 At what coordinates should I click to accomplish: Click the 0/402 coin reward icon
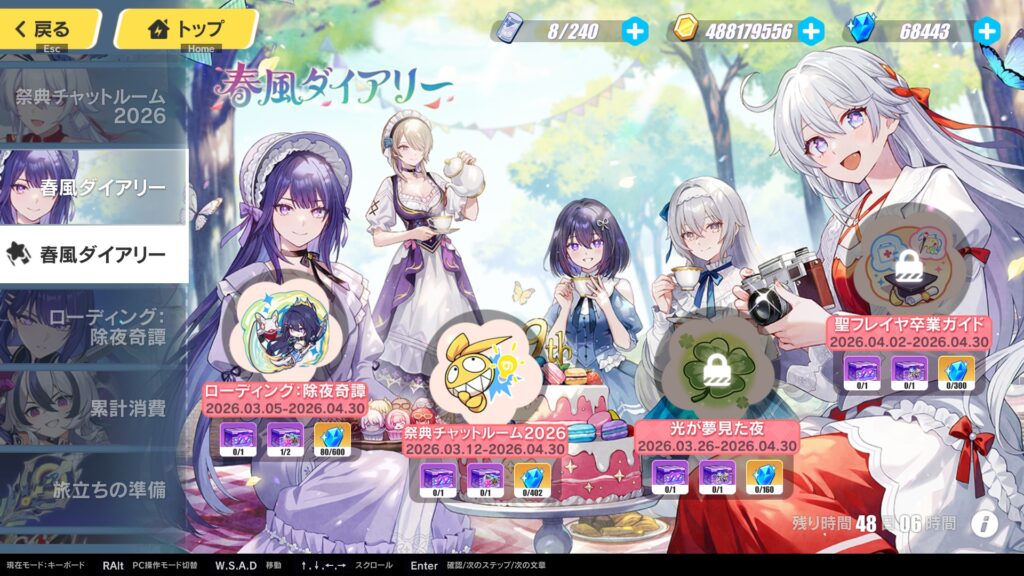(x=533, y=481)
